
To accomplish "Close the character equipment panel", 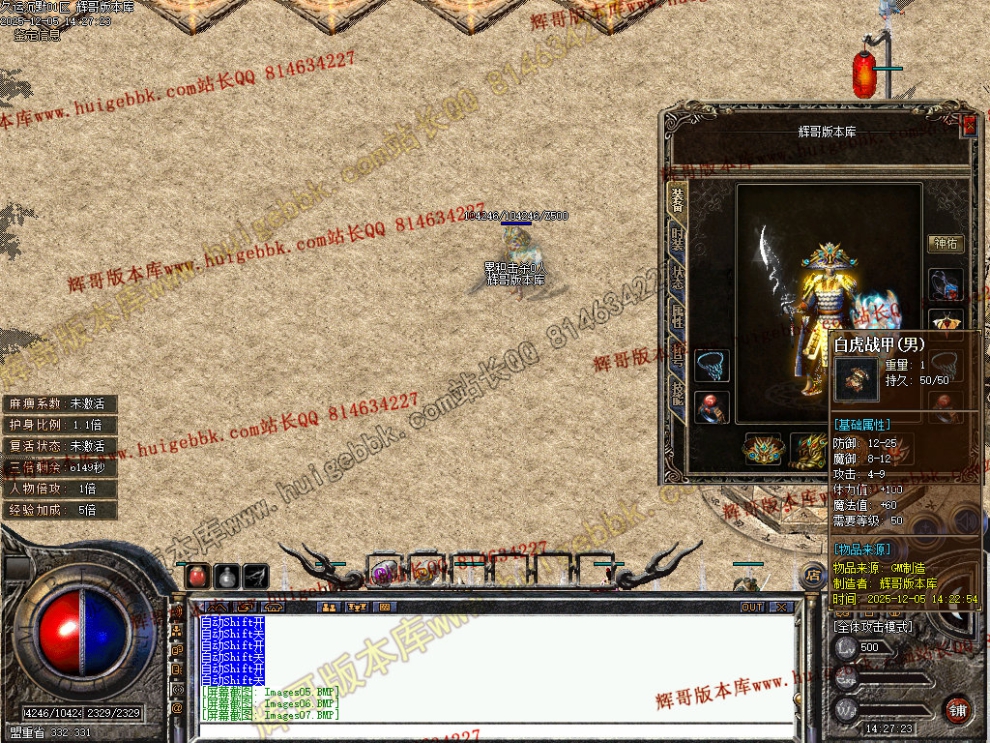I will click(968, 125).
